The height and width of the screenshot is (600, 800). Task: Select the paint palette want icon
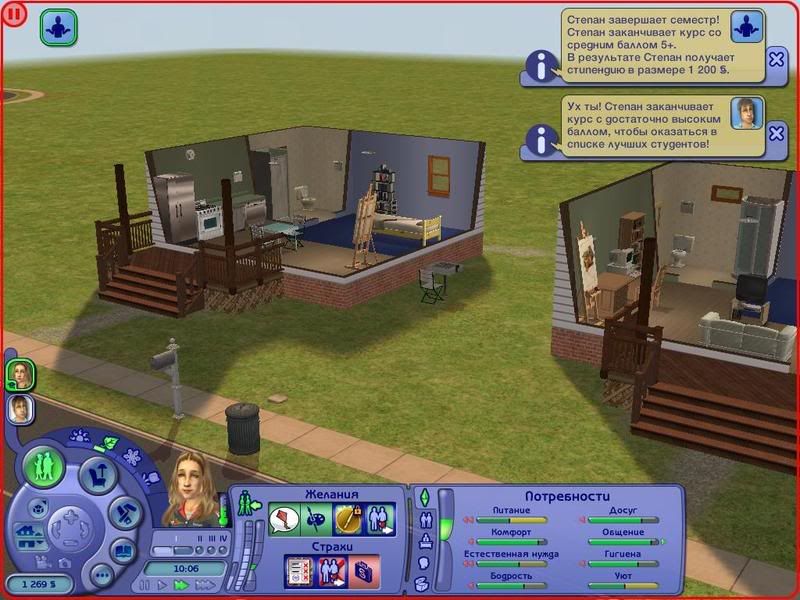(x=314, y=520)
